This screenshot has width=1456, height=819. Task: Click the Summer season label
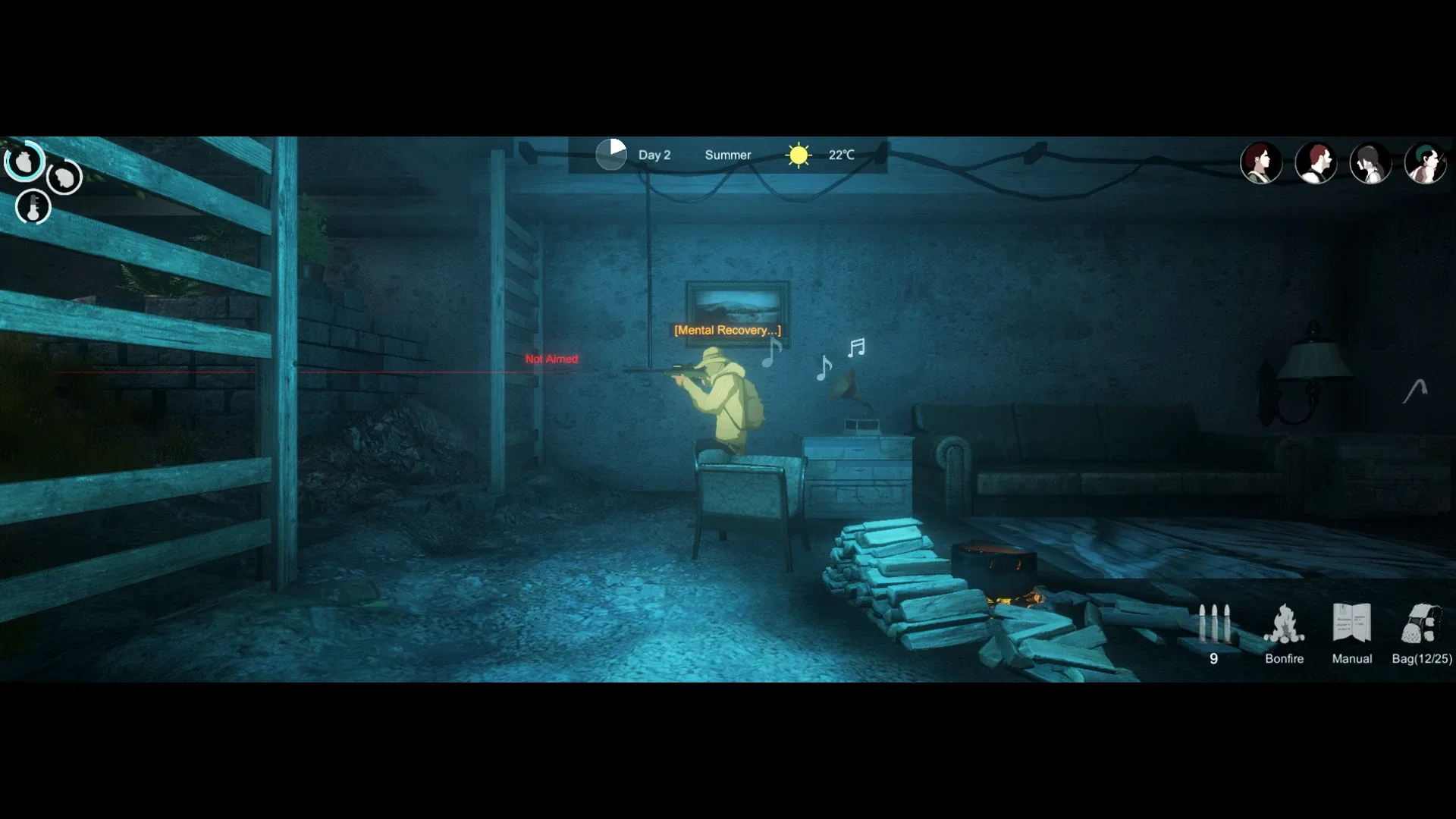(727, 154)
